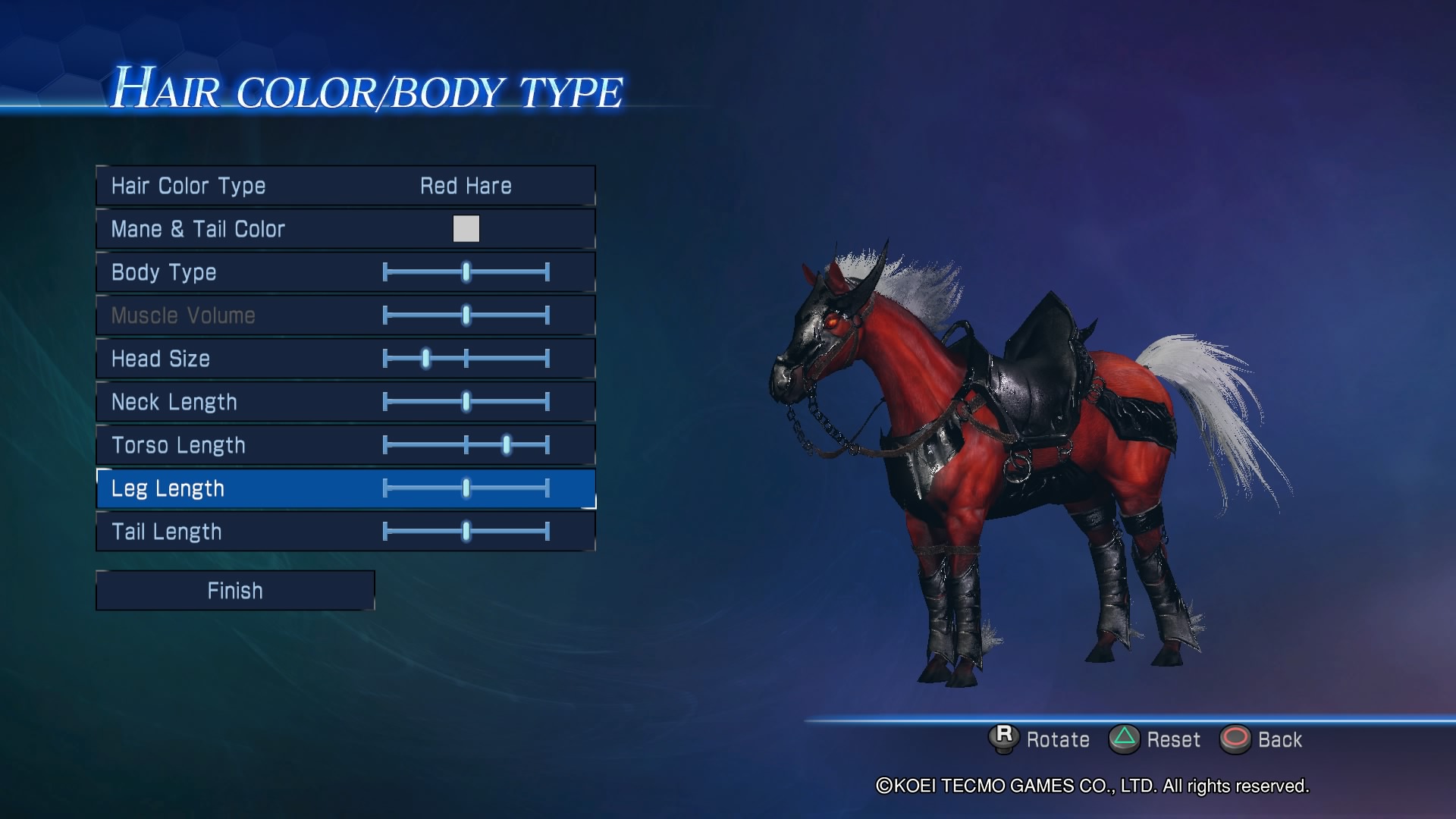This screenshot has height=819, width=1456.
Task: Click the highlighted Leg Length slider
Action: point(465,488)
